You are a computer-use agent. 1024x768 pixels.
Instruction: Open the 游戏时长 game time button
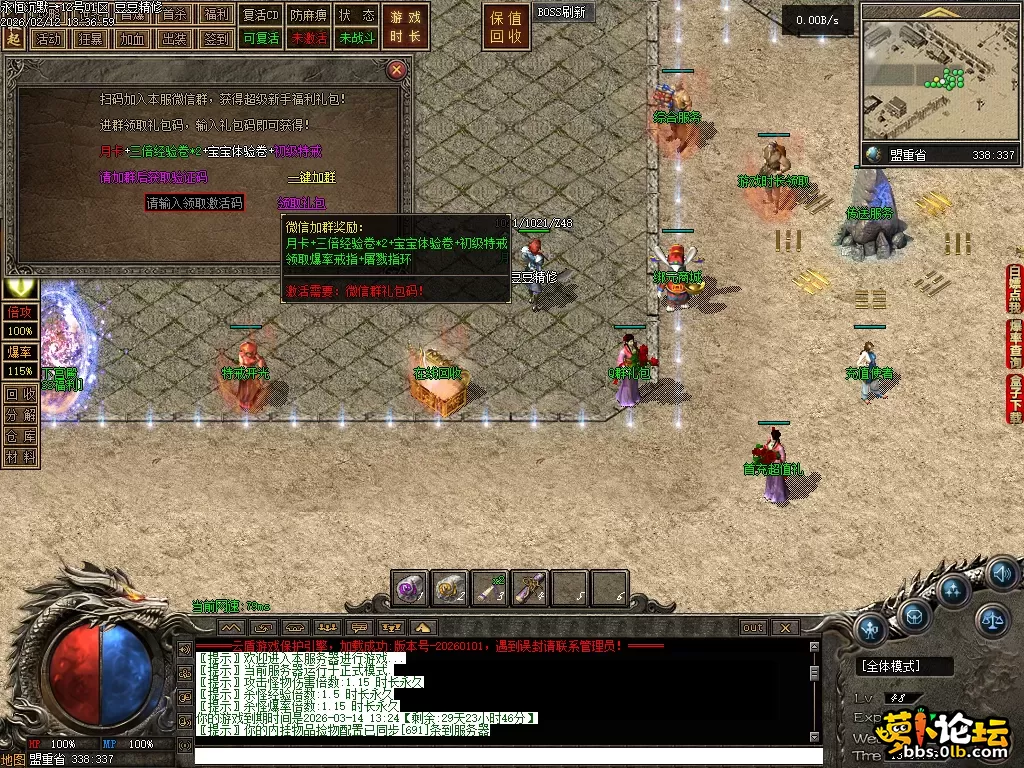coord(405,27)
